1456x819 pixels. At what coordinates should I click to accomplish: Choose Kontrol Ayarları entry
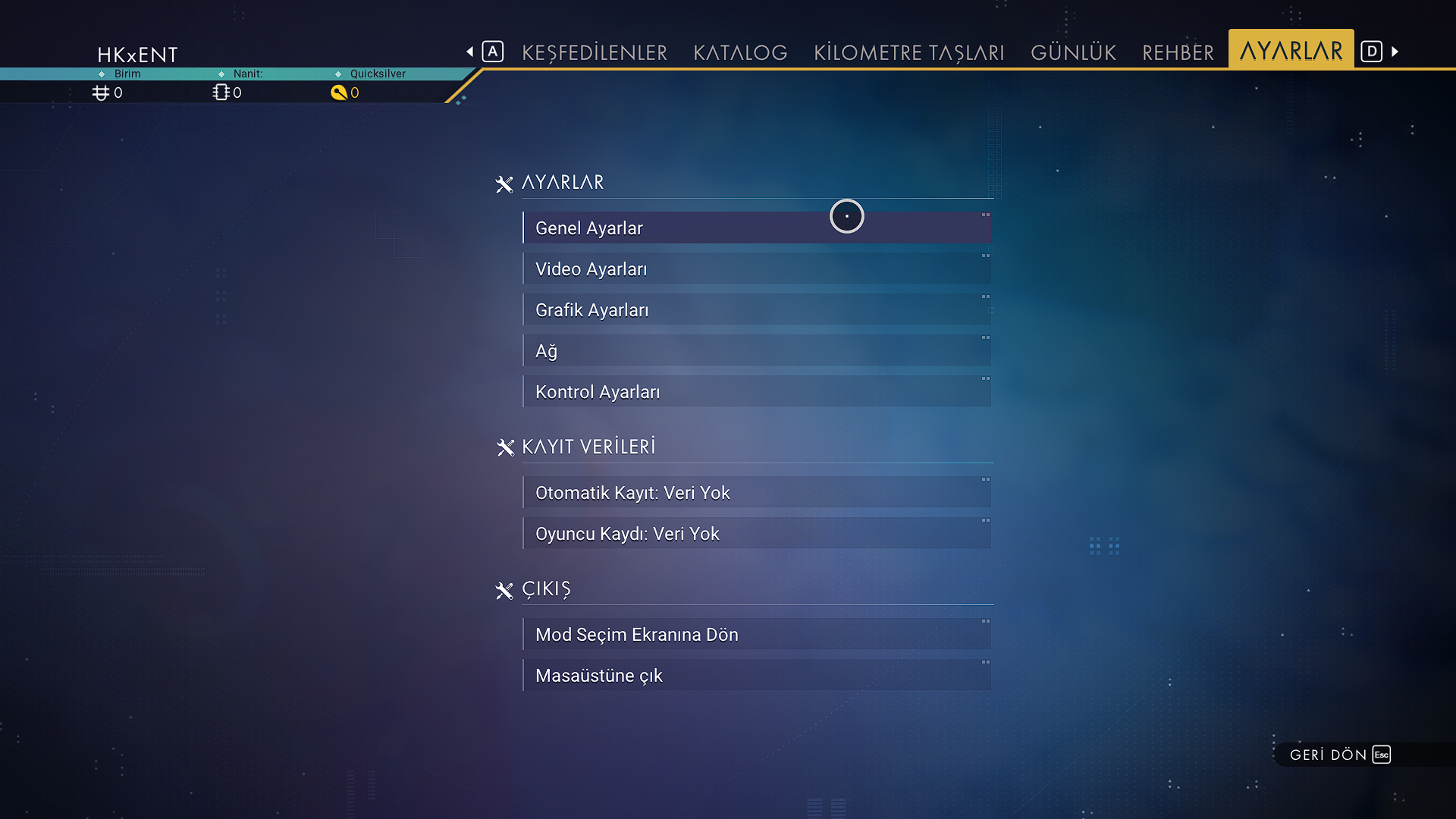756,392
